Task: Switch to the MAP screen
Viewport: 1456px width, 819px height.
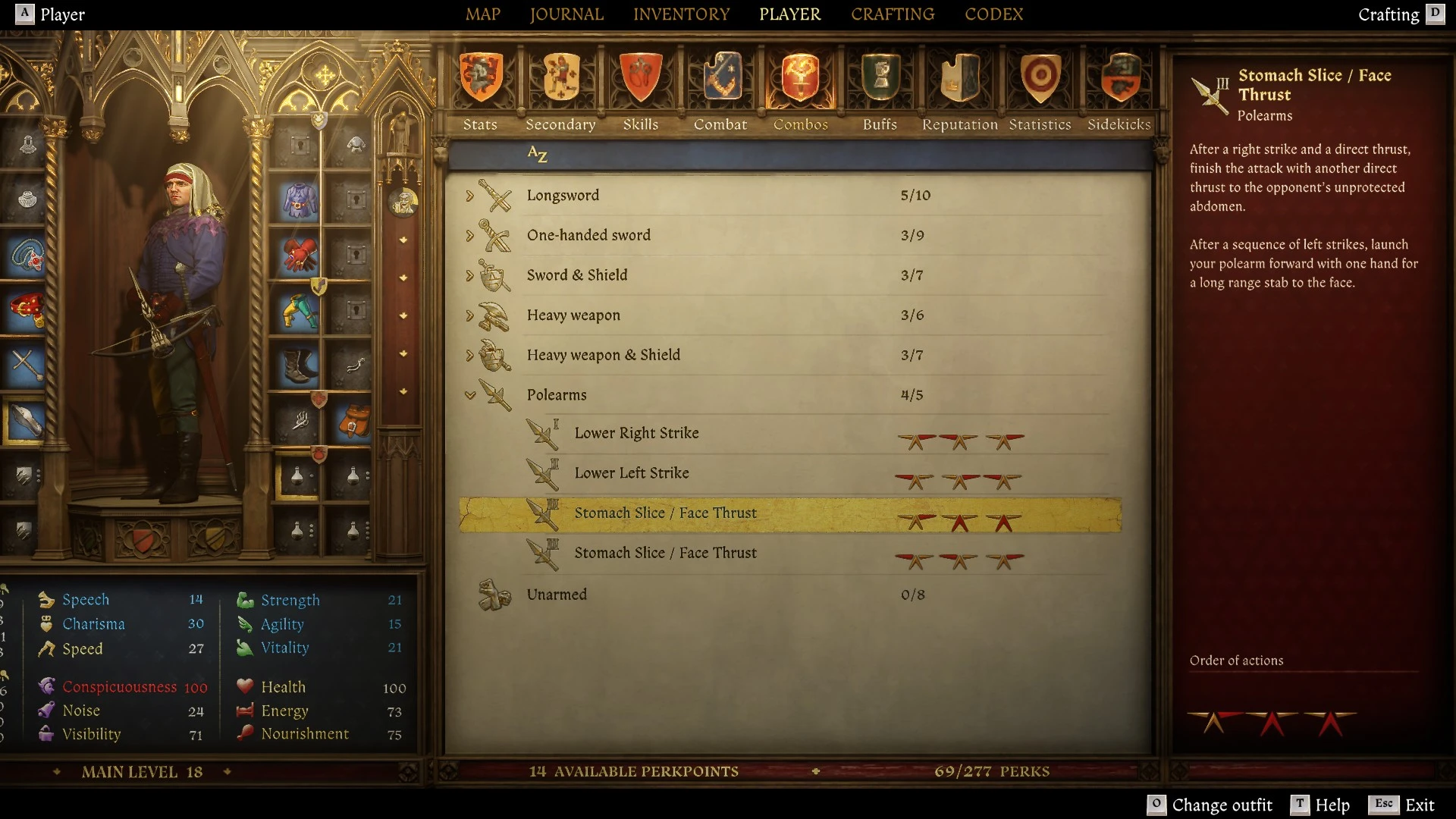Action: (484, 14)
